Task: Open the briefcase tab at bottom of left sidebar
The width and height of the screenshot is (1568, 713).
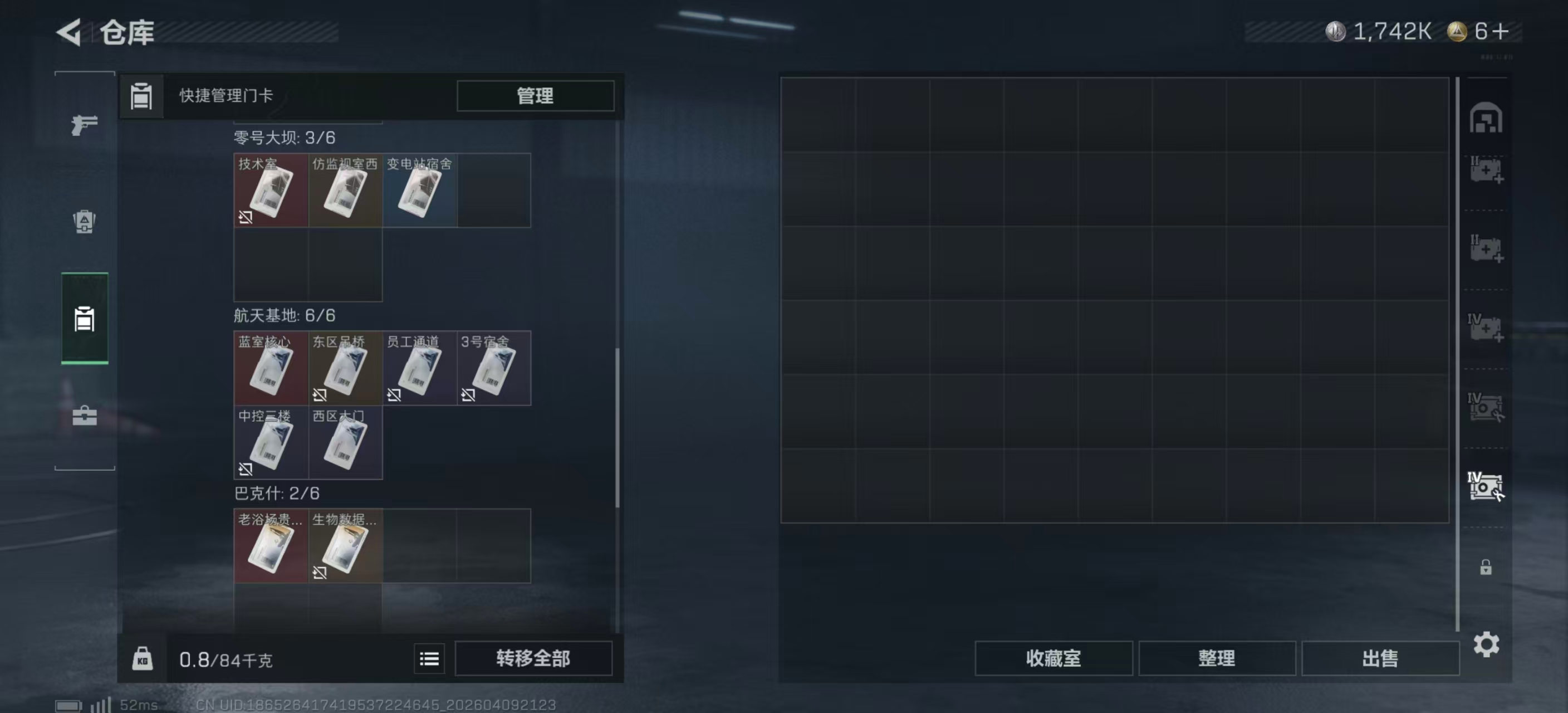Action: (x=84, y=417)
